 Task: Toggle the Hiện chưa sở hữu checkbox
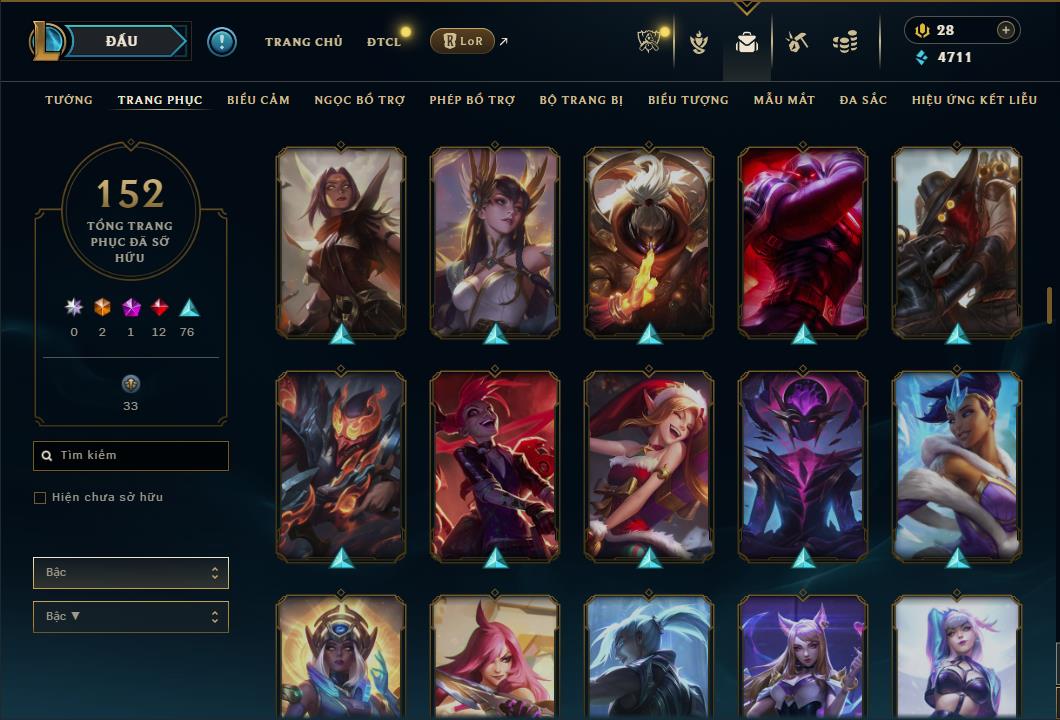pos(40,498)
